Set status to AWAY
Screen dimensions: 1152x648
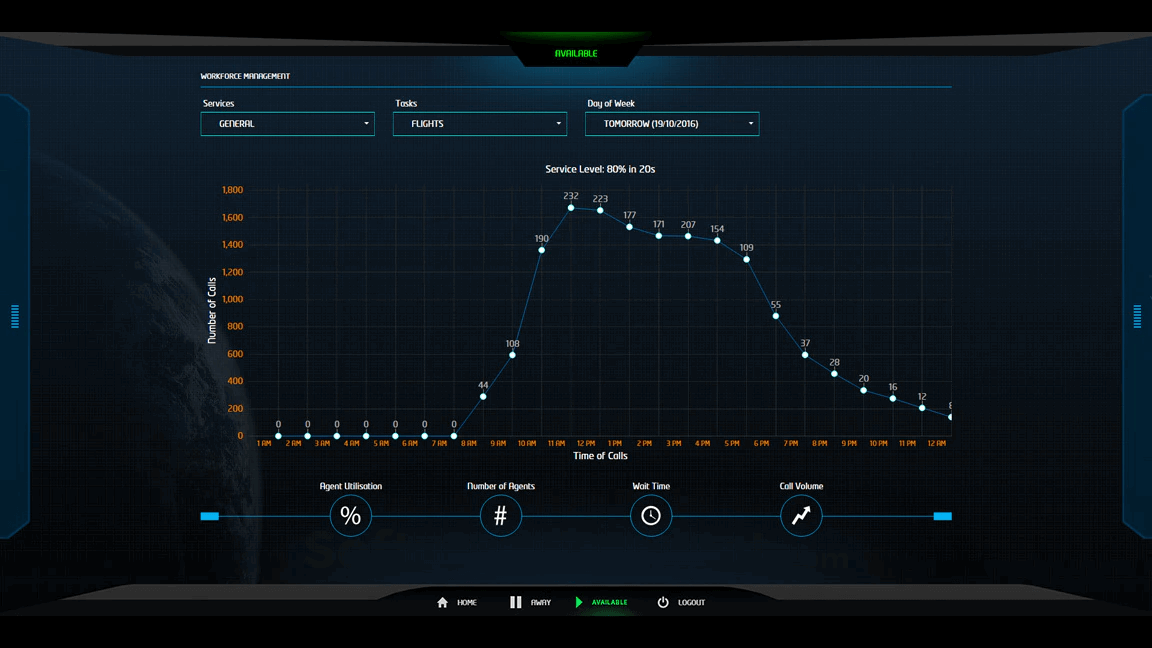tap(530, 603)
